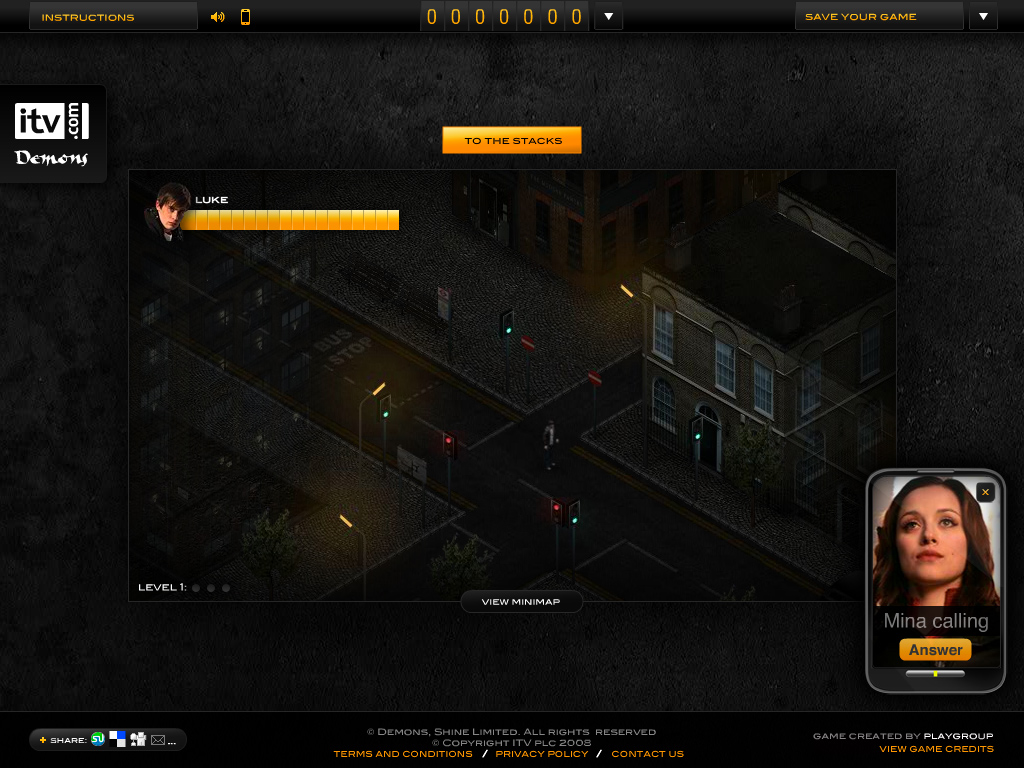Open the Contact Us link
Image resolution: width=1024 pixels, height=768 pixels.
tap(647, 754)
